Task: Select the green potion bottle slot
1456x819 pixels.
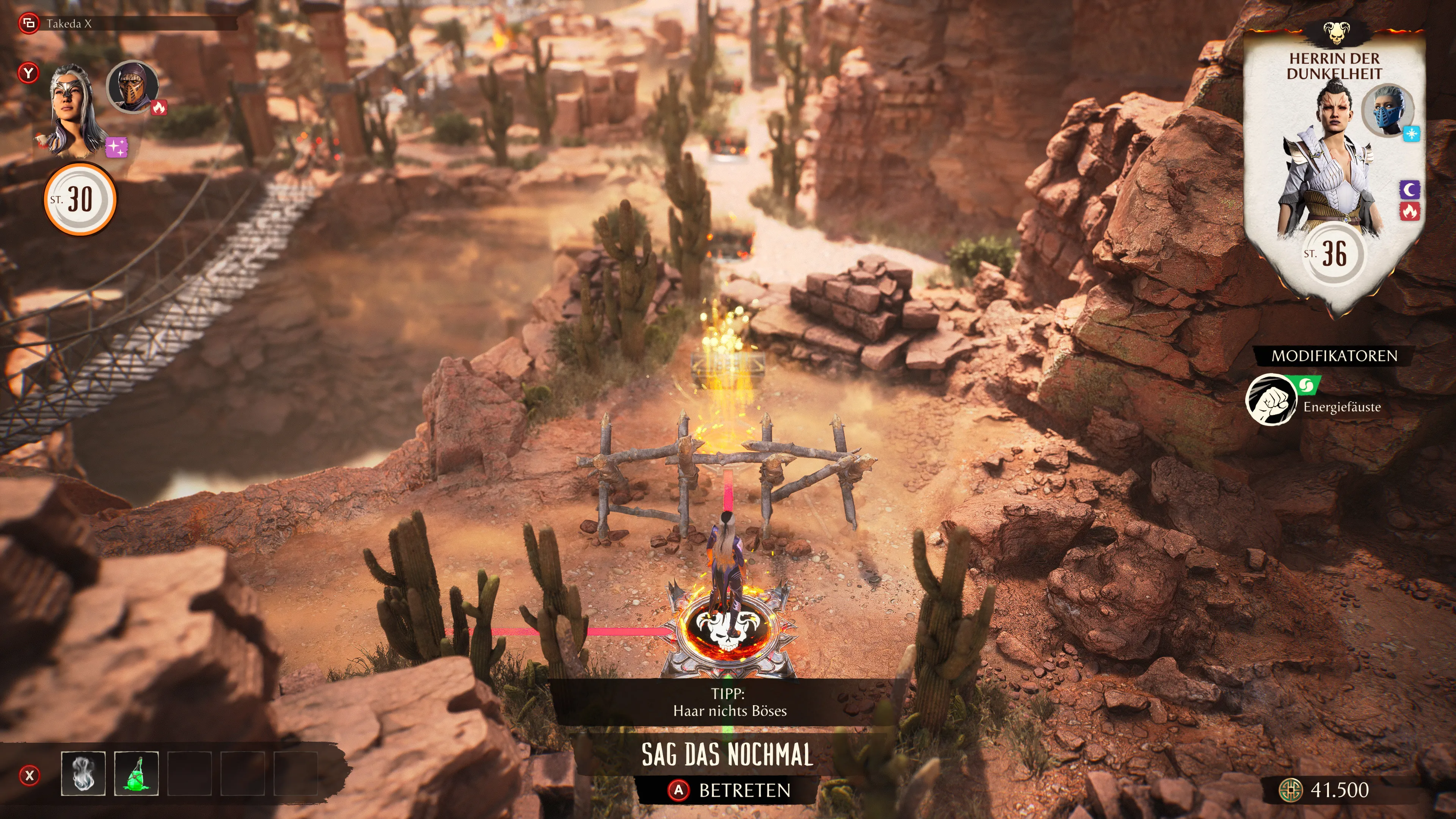Action: [x=136, y=773]
